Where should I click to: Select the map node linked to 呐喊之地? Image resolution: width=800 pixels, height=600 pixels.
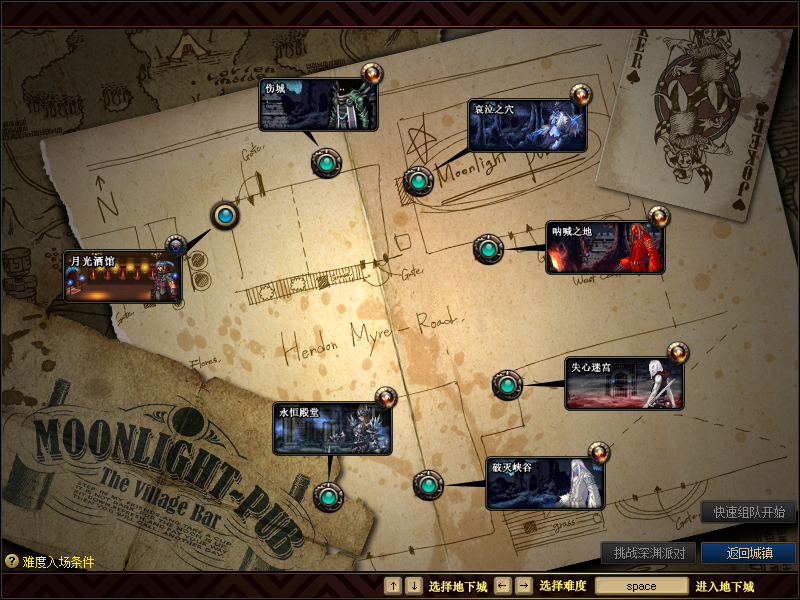click(488, 248)
